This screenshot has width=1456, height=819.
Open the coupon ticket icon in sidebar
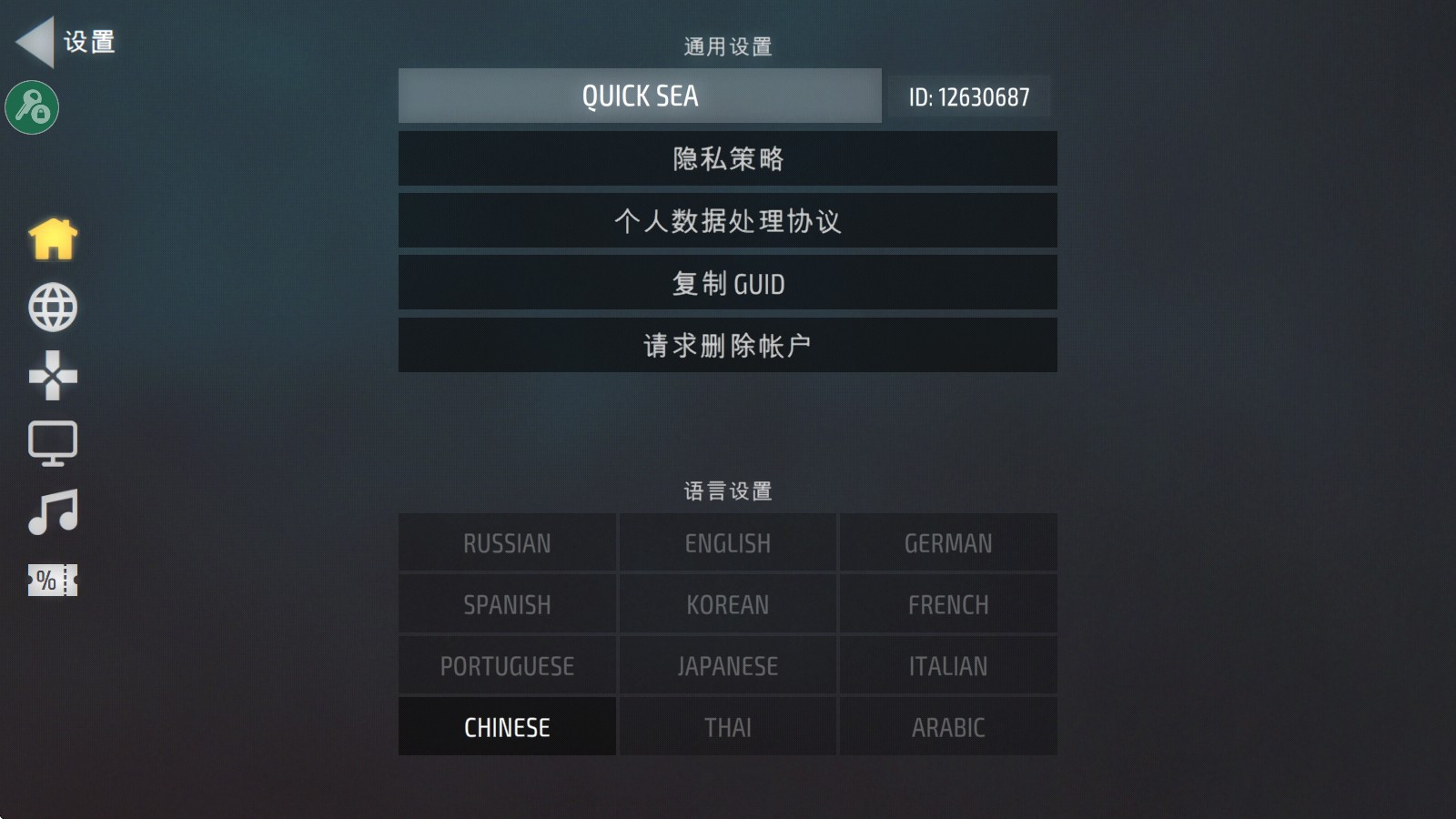coord(50,580)
